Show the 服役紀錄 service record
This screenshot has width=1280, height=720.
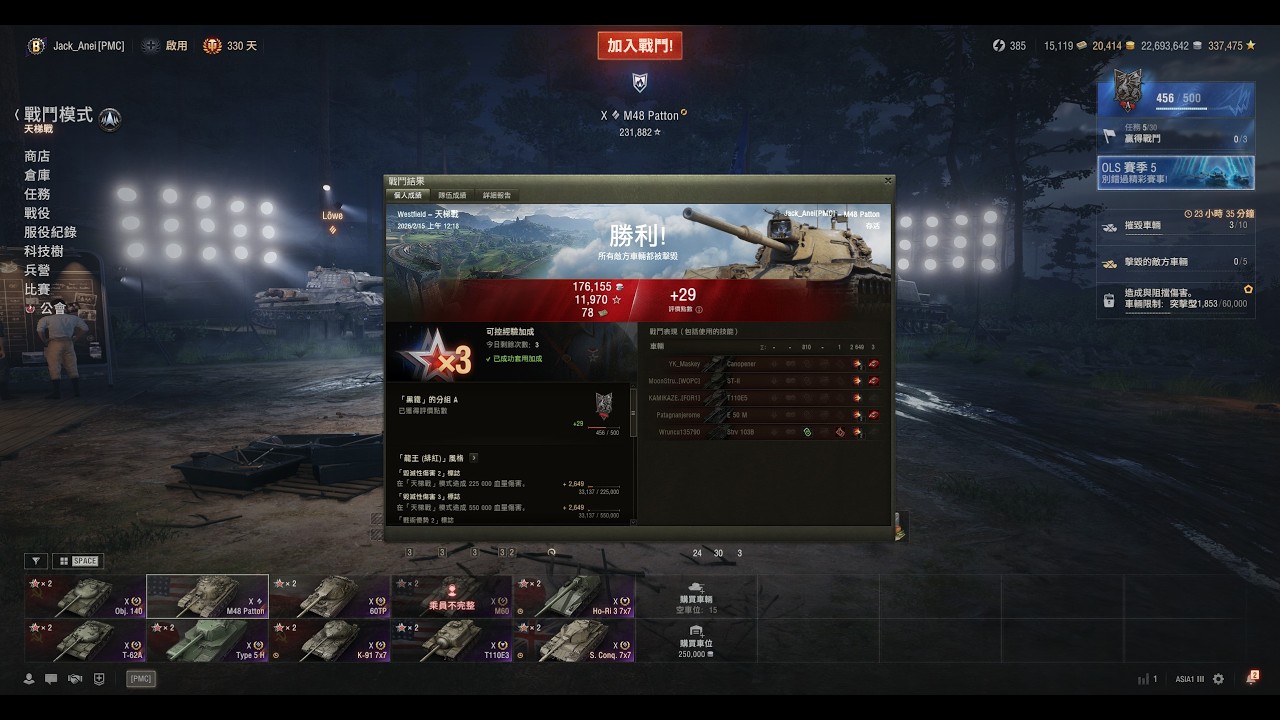coord(50,232)
